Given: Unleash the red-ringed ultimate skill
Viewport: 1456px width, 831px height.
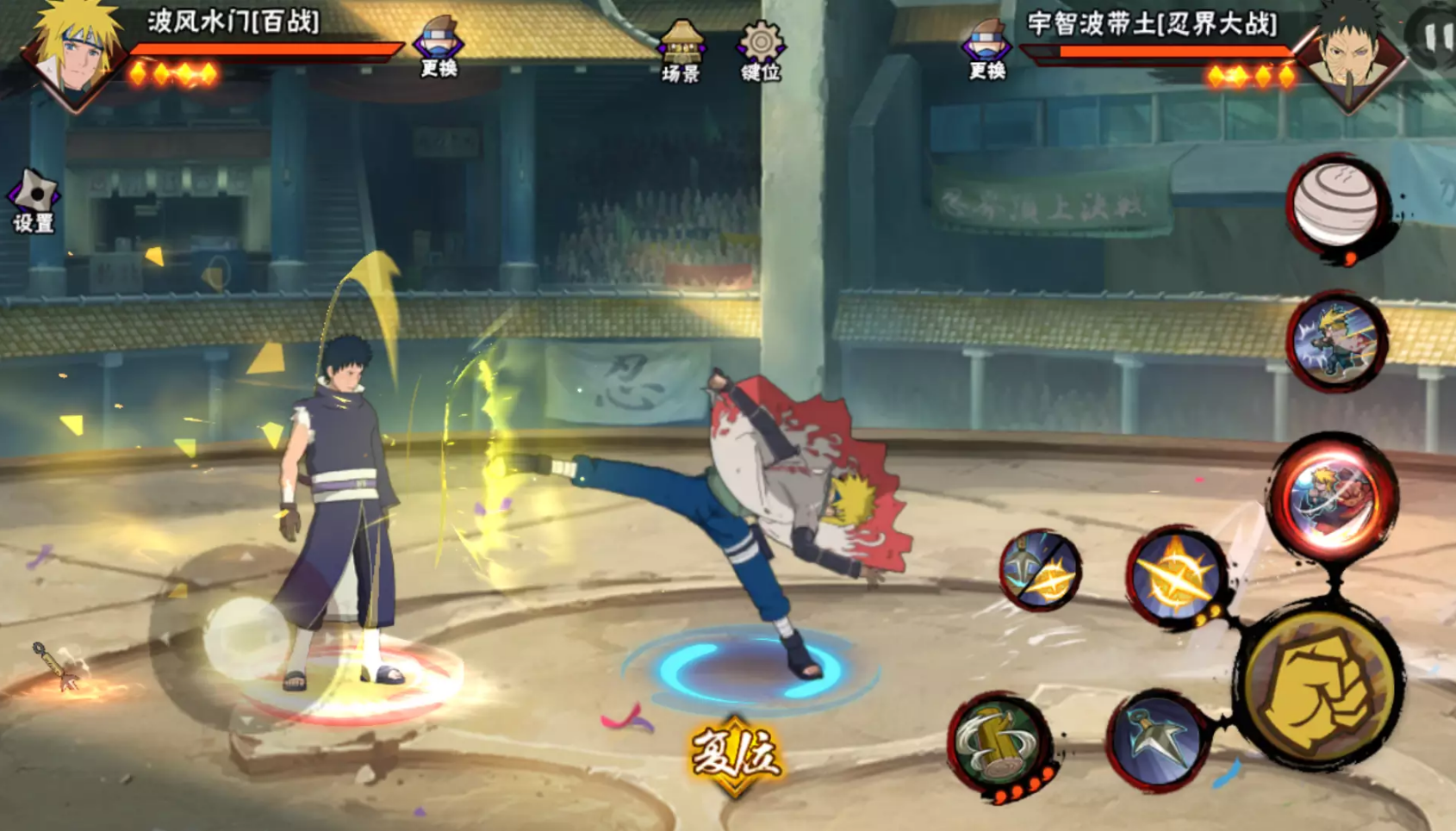Looking at the screenshot, I should [1334, 497].
